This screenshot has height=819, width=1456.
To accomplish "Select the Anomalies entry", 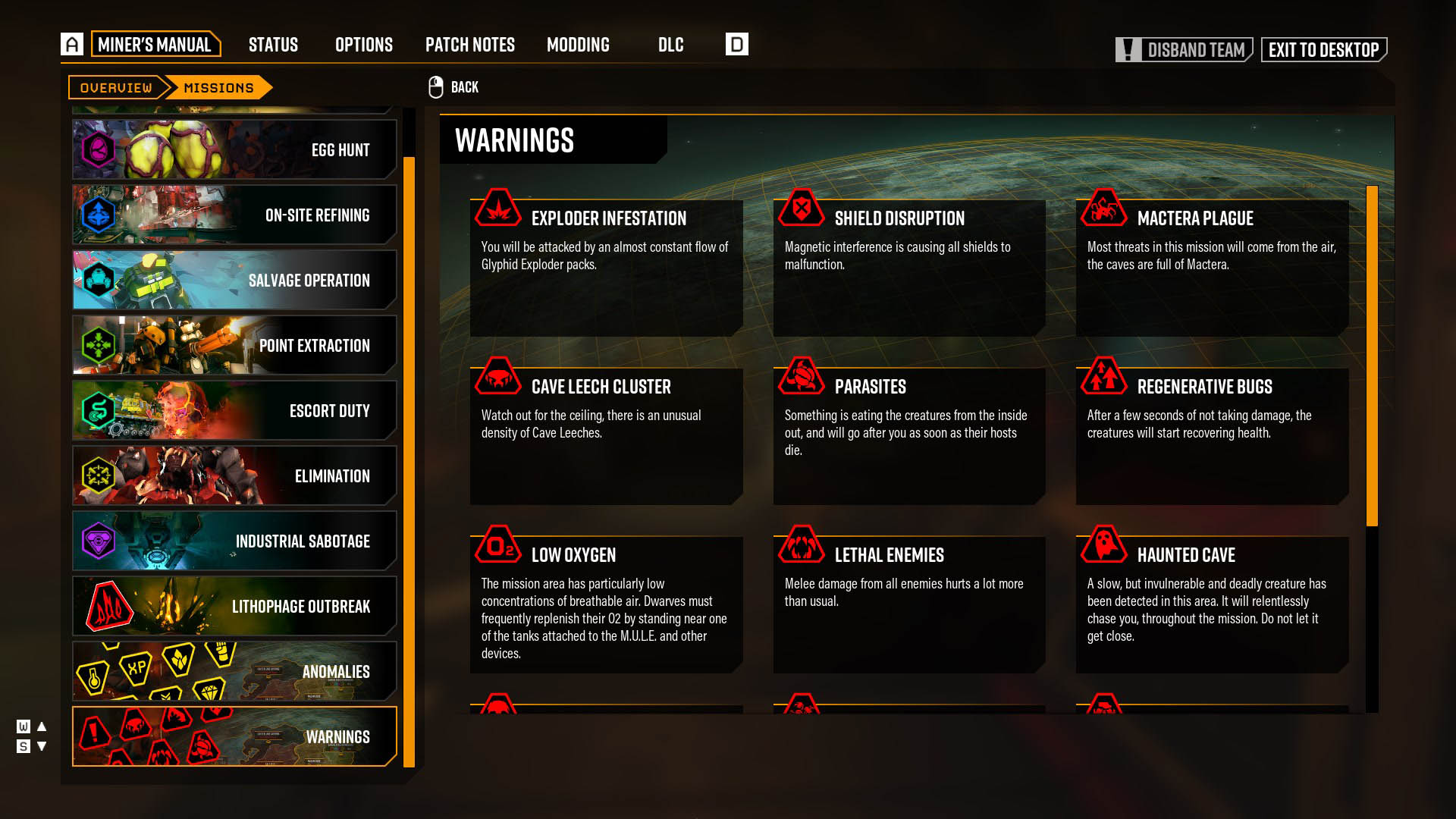I will click(234, 671).
